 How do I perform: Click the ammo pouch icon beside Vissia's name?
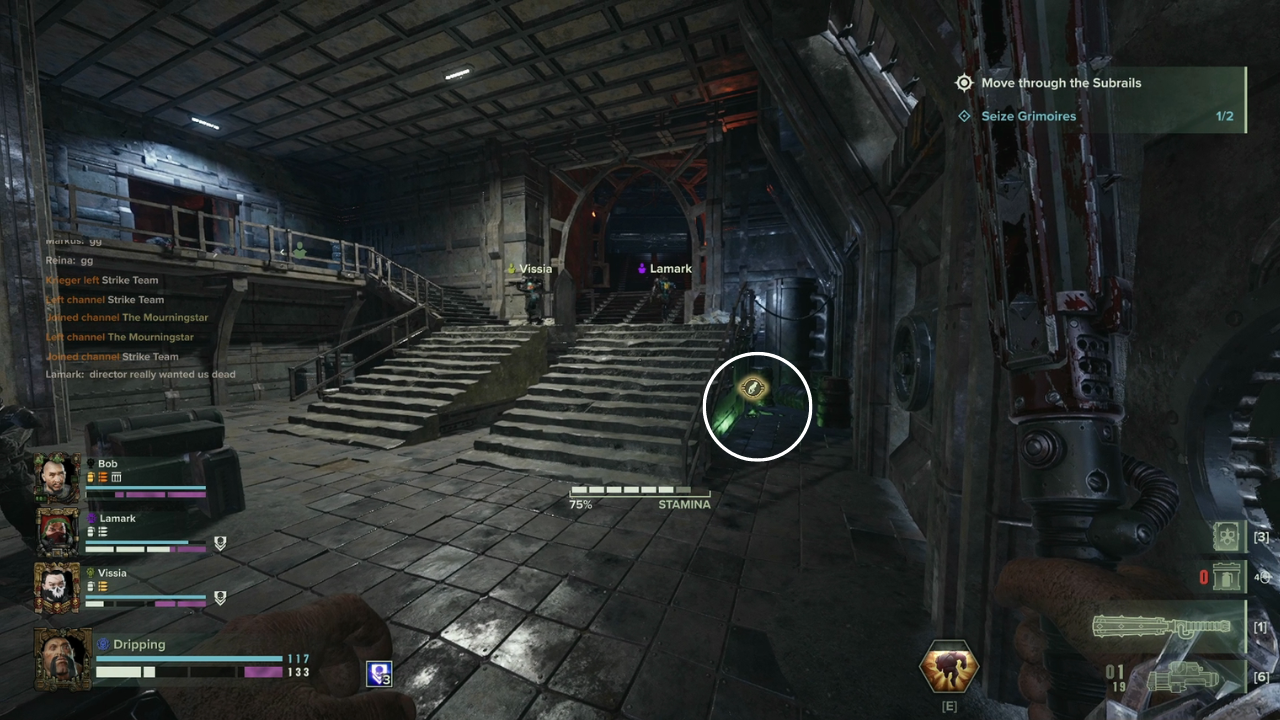click(102, 586)
